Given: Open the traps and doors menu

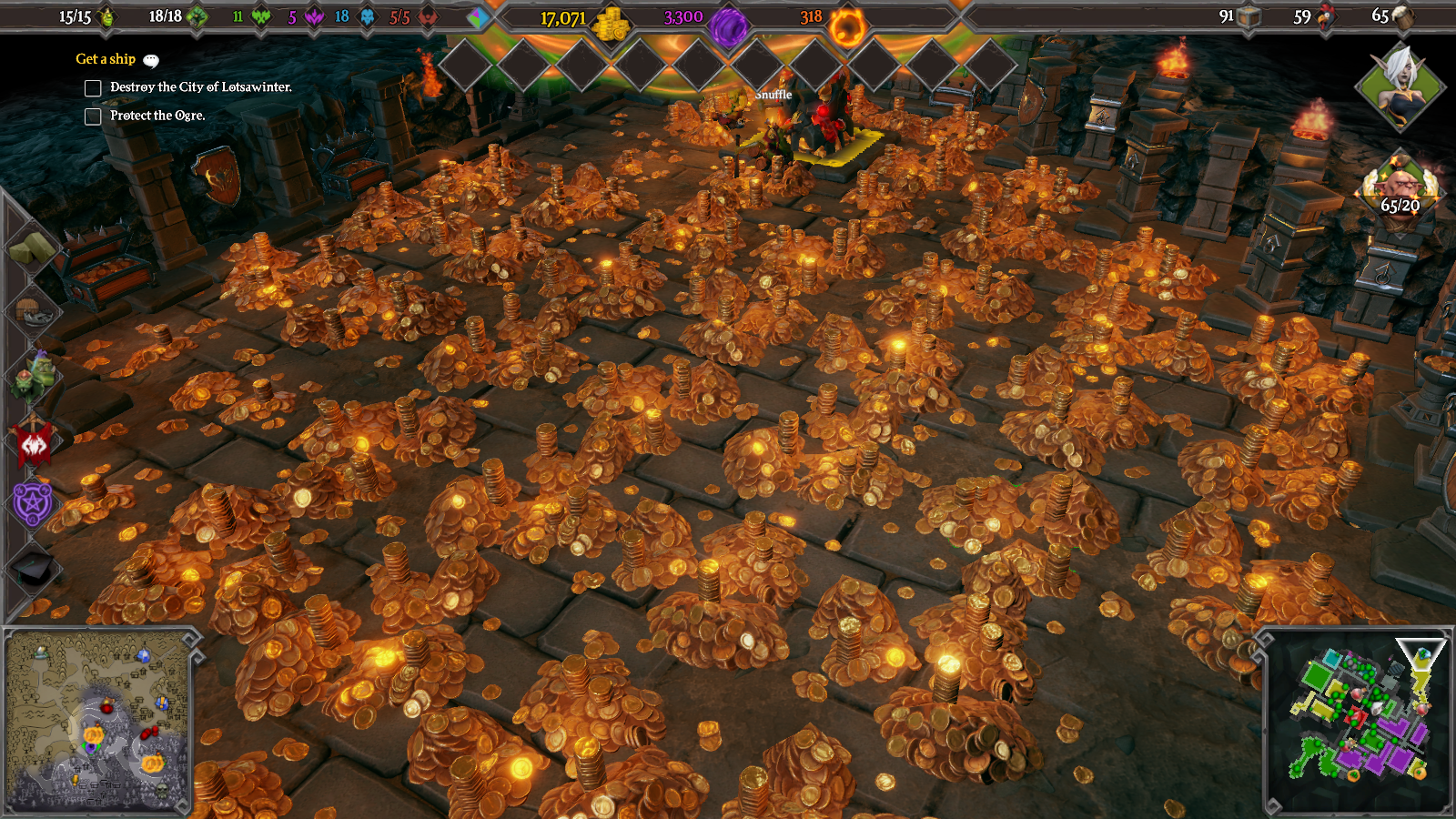Looking at the screenshot, I should [34, 311].
